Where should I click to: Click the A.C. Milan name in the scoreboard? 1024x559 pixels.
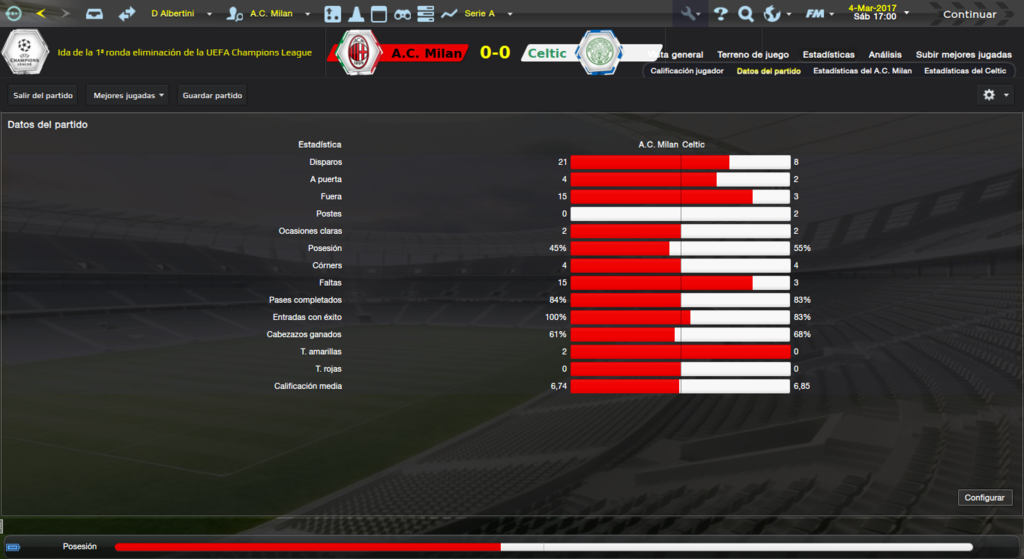click(425, 53)
